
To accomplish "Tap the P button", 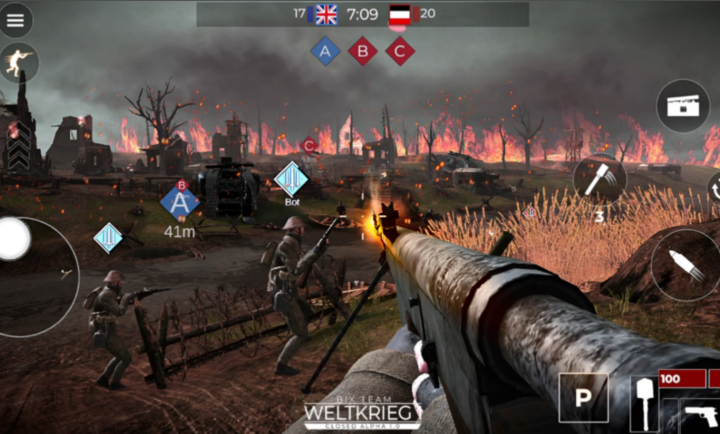I will (x=582, y=398).
